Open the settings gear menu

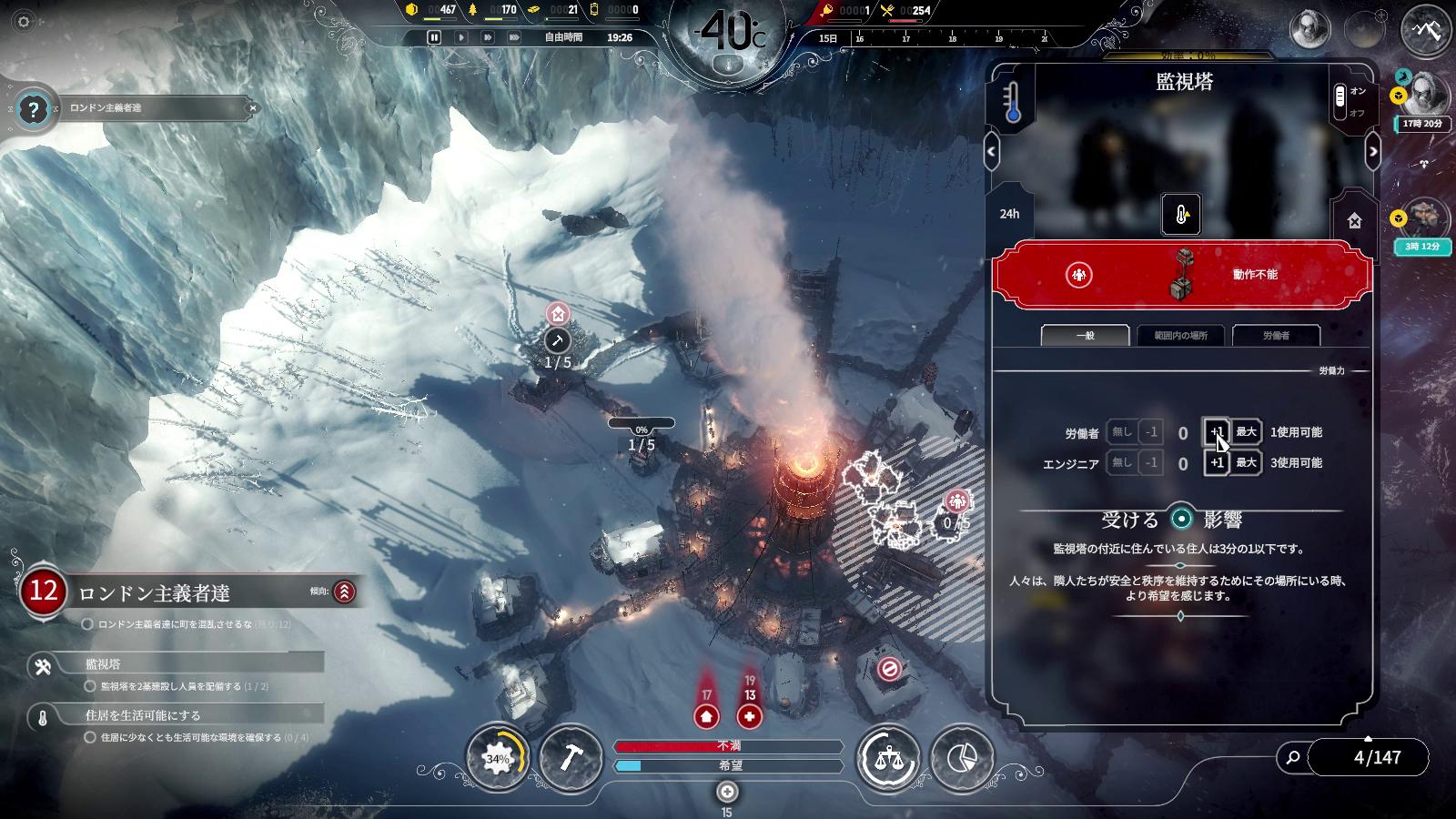click(x=24, y=21)
